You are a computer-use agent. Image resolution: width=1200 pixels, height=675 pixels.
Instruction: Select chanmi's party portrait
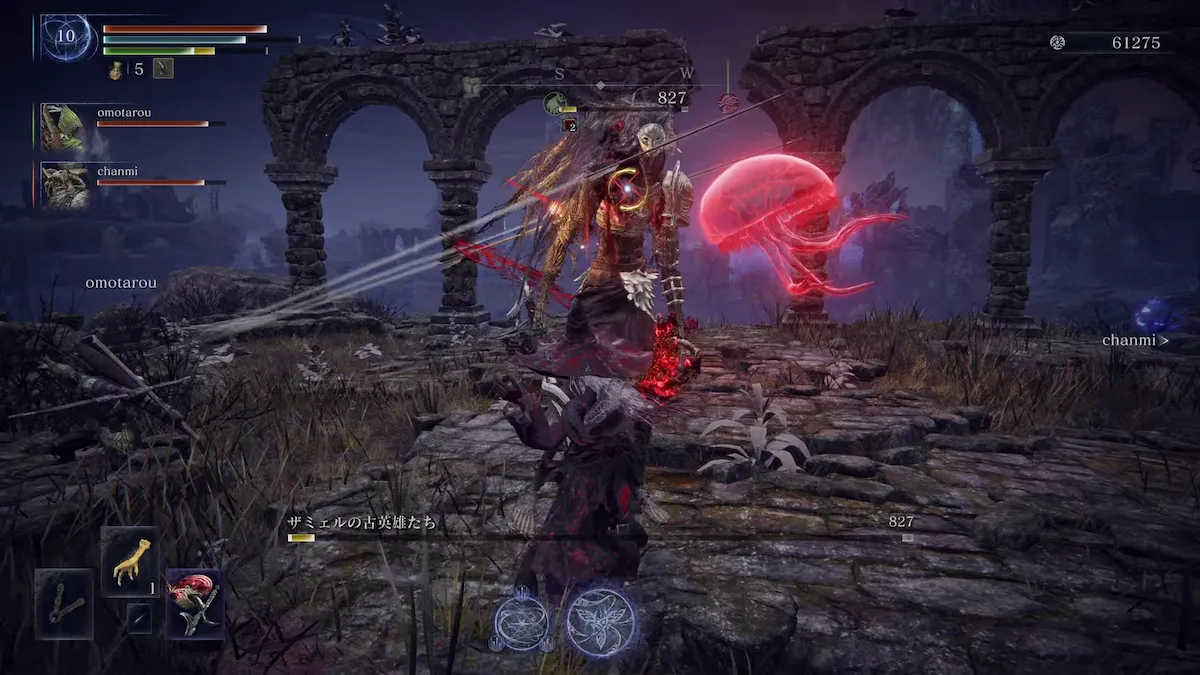coord(63,185)
